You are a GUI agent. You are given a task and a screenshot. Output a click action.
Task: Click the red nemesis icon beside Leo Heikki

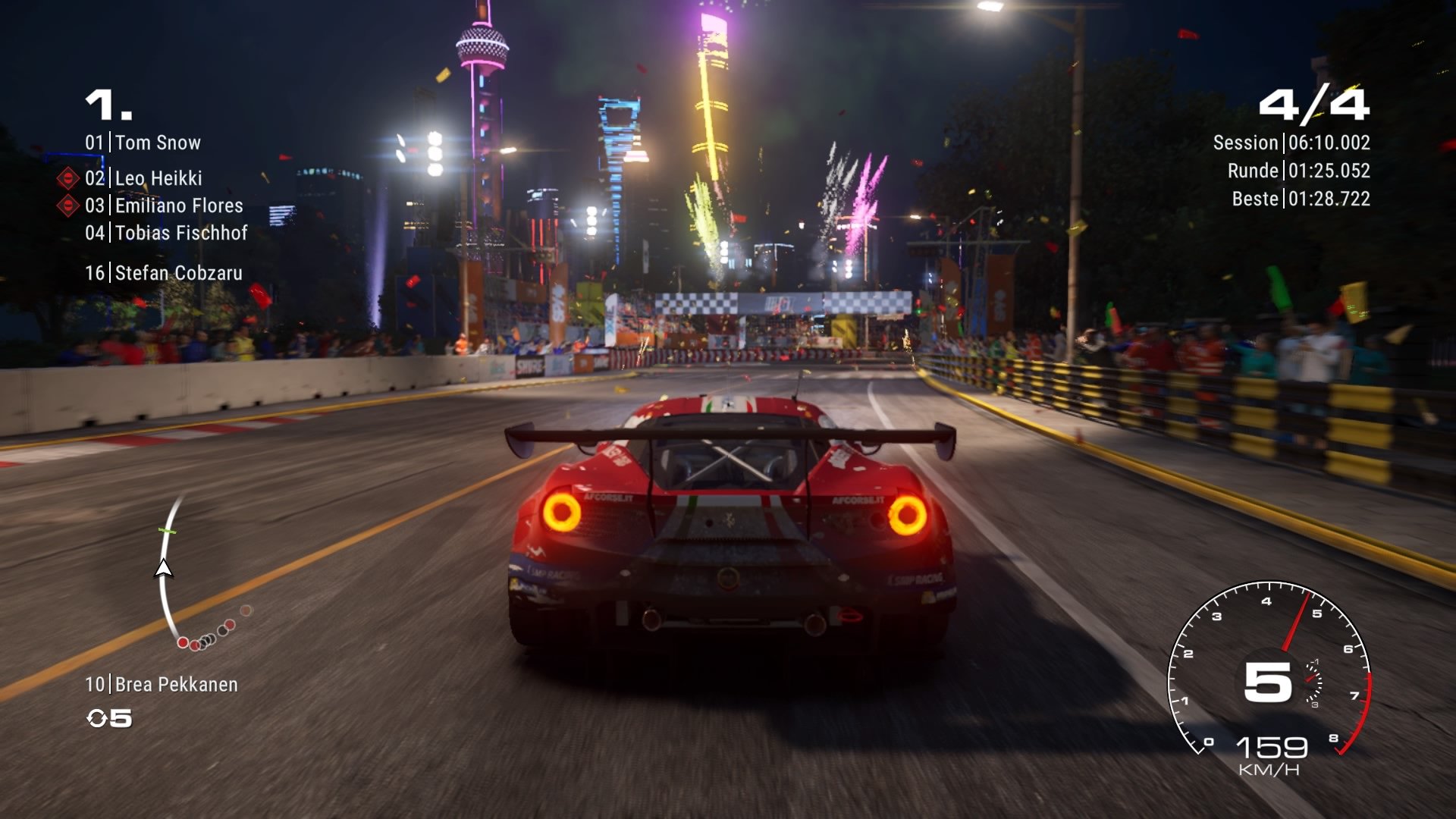[67, 178]
